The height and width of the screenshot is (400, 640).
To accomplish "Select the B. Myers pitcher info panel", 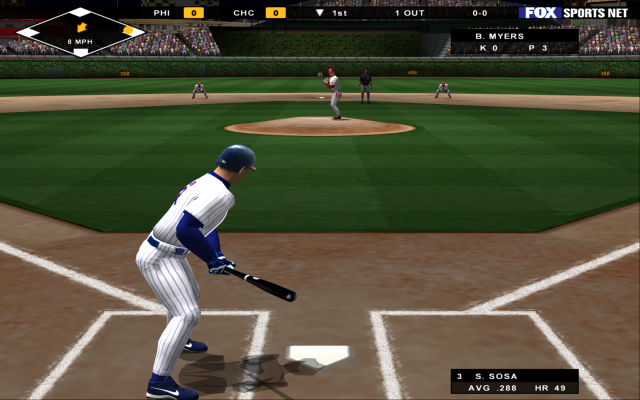I will (x=514, y=41).
